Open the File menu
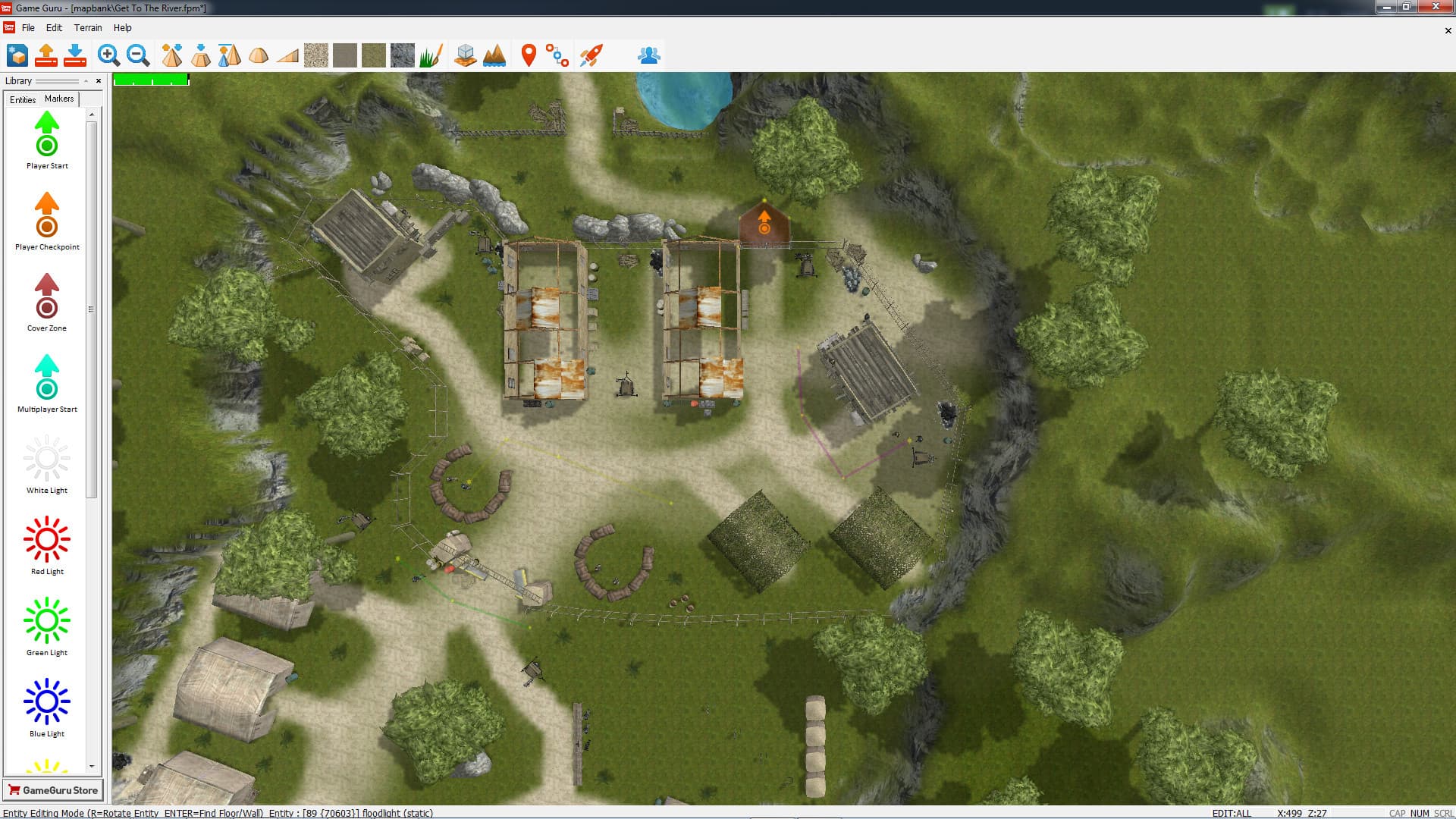This screenshot has width=1456, height=819. (28, 28)
